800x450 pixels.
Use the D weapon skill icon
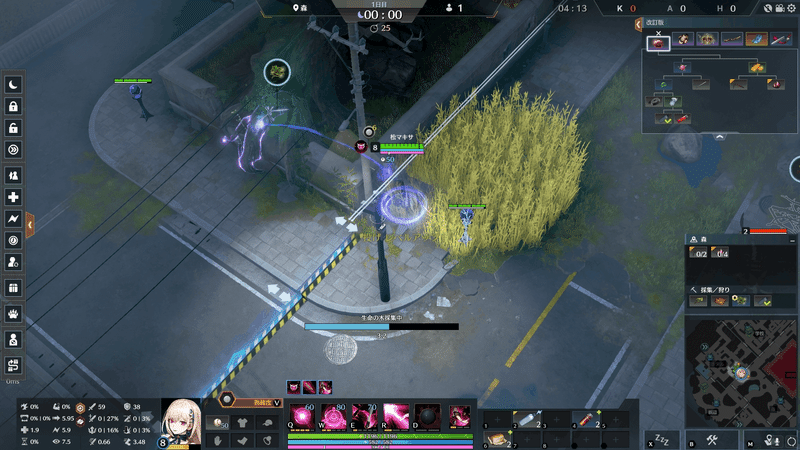click(x=428, y=416)
